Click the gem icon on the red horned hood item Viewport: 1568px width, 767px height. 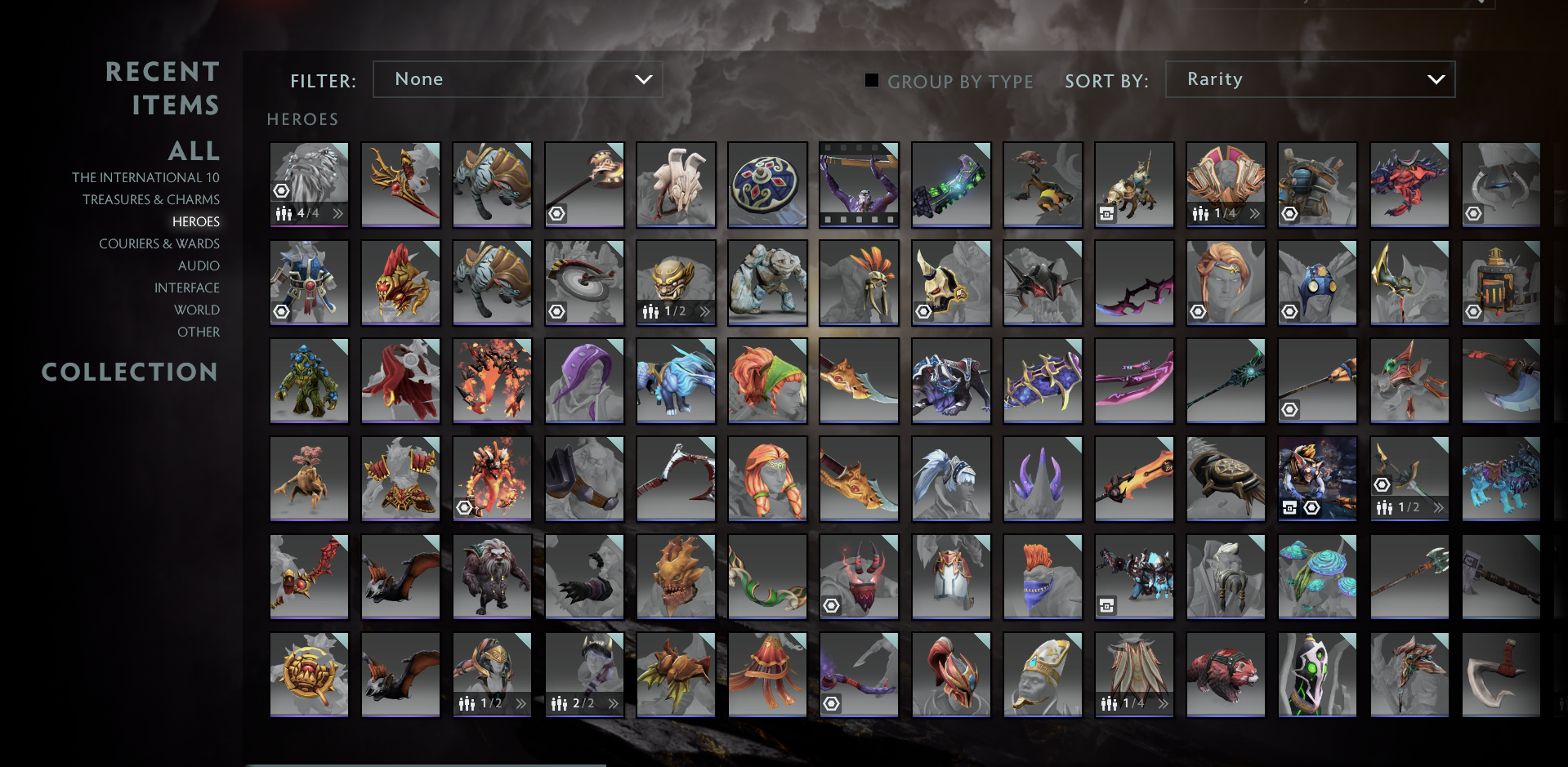tap(833, 605)
